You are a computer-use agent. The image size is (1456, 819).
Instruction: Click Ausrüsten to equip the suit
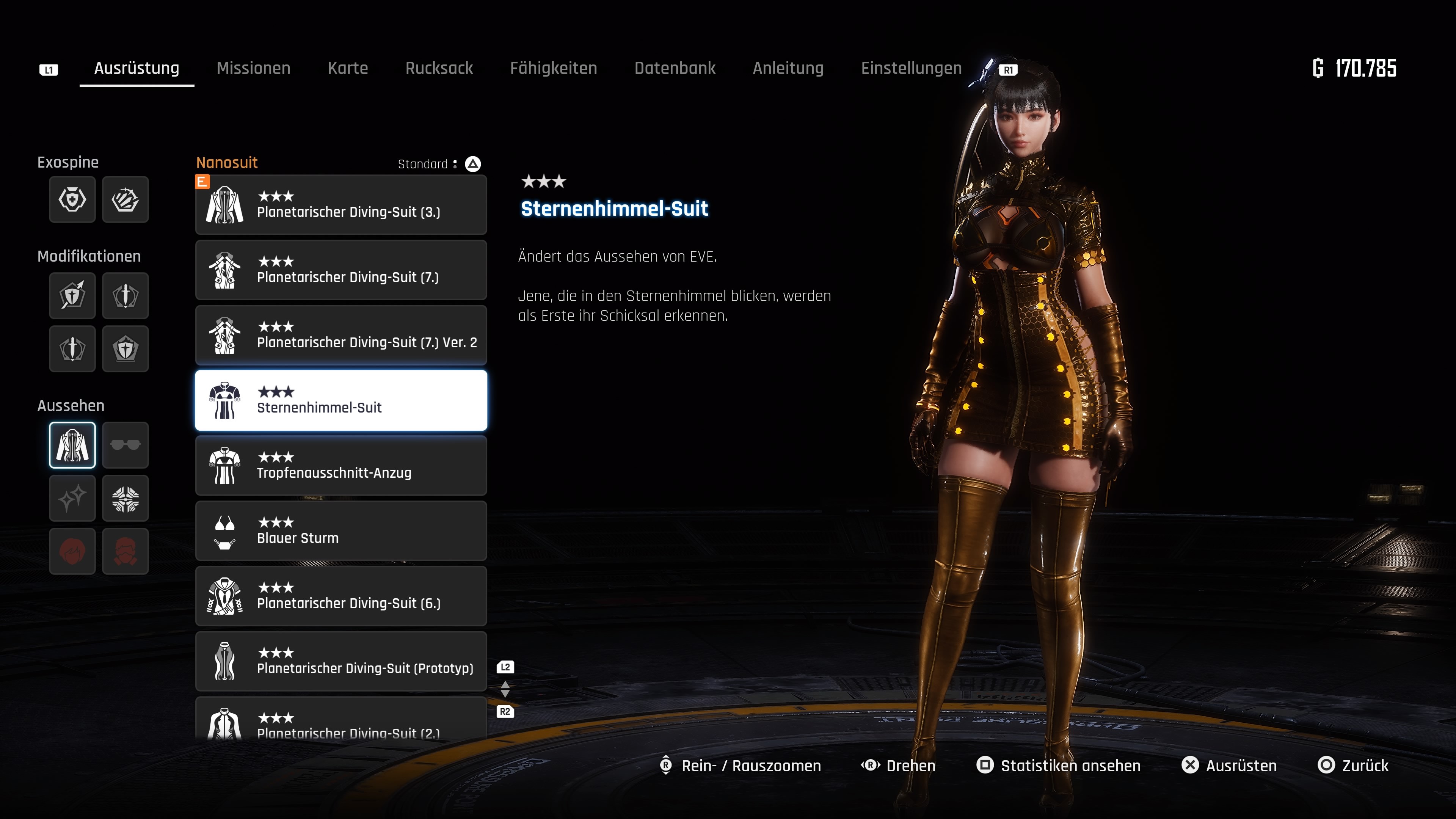[x=1241, y=765]
